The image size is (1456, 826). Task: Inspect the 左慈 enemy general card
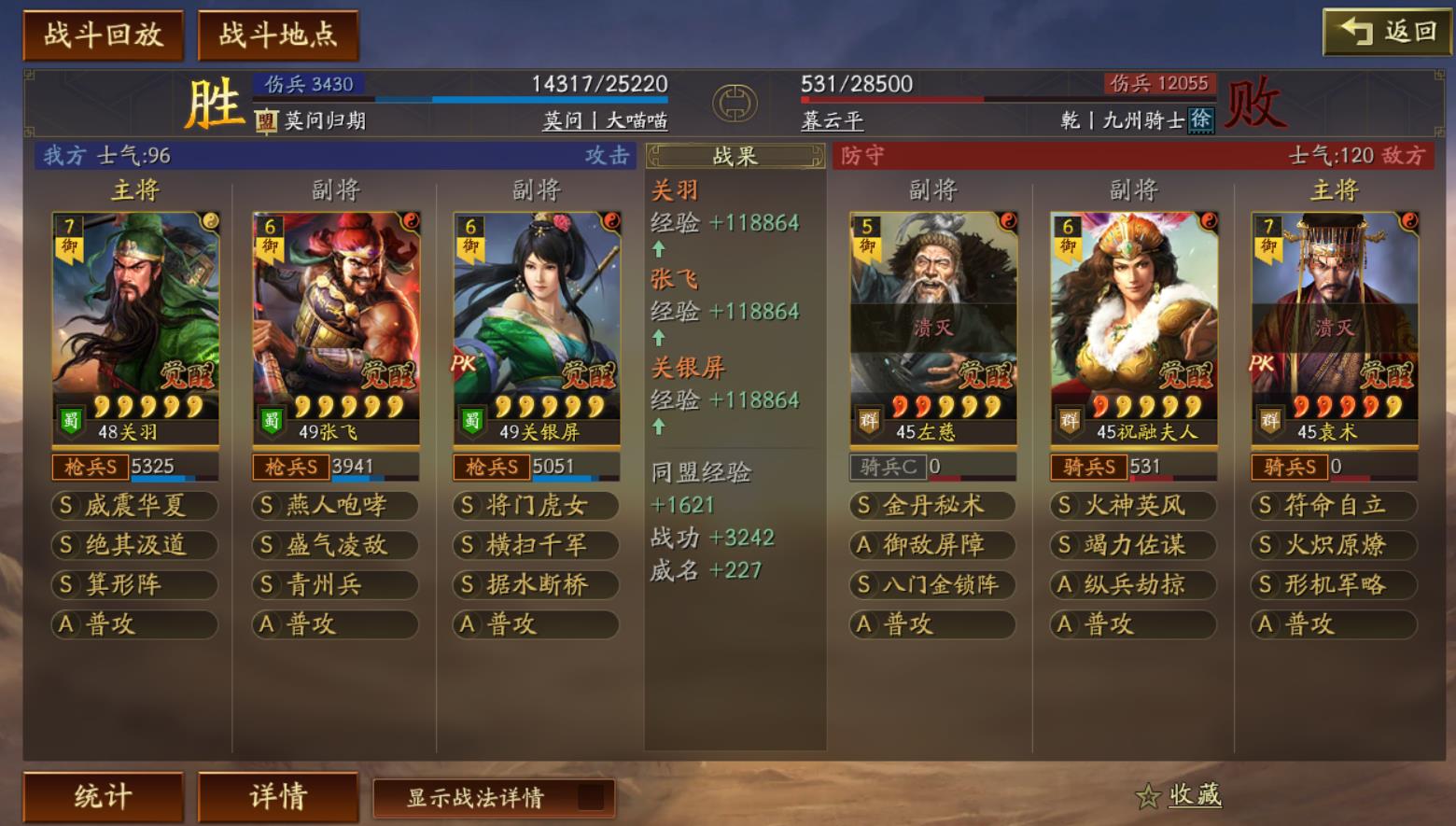tap(933, 327)
